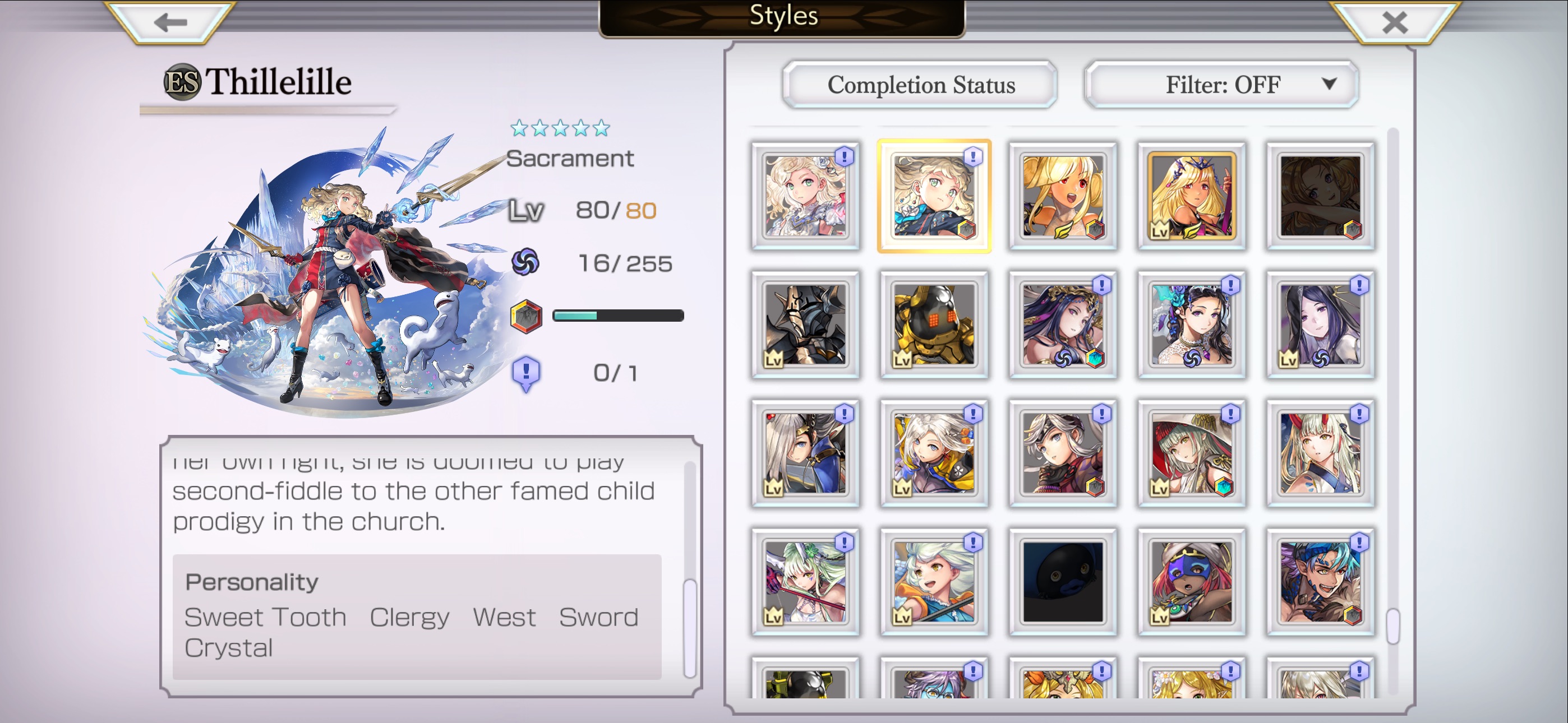Pick the green-haired archer with pink bow
This screenshot has height=723, width=1568.
pos(805,582)
